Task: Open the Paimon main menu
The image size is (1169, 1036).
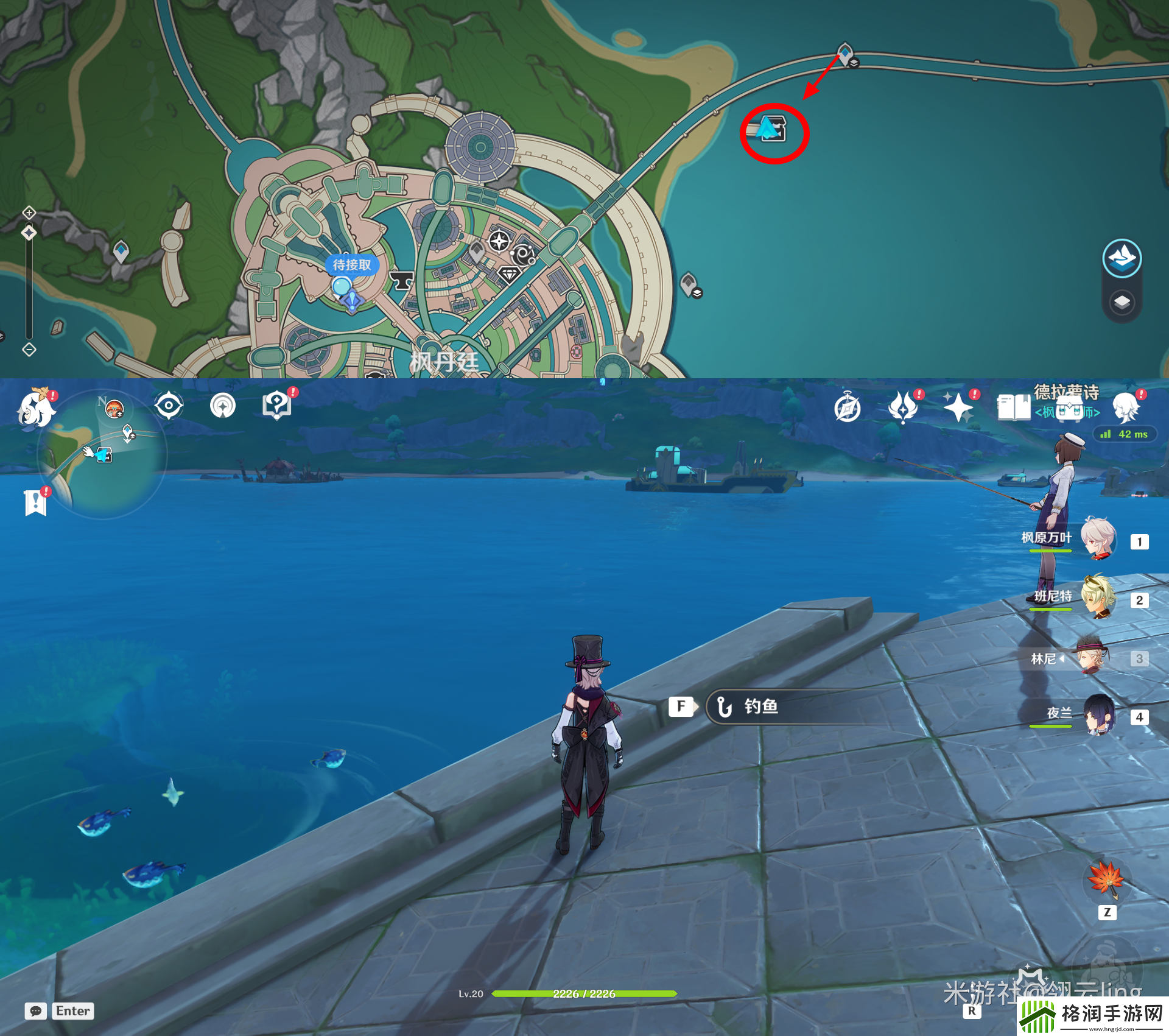Action: coord(36,408)
